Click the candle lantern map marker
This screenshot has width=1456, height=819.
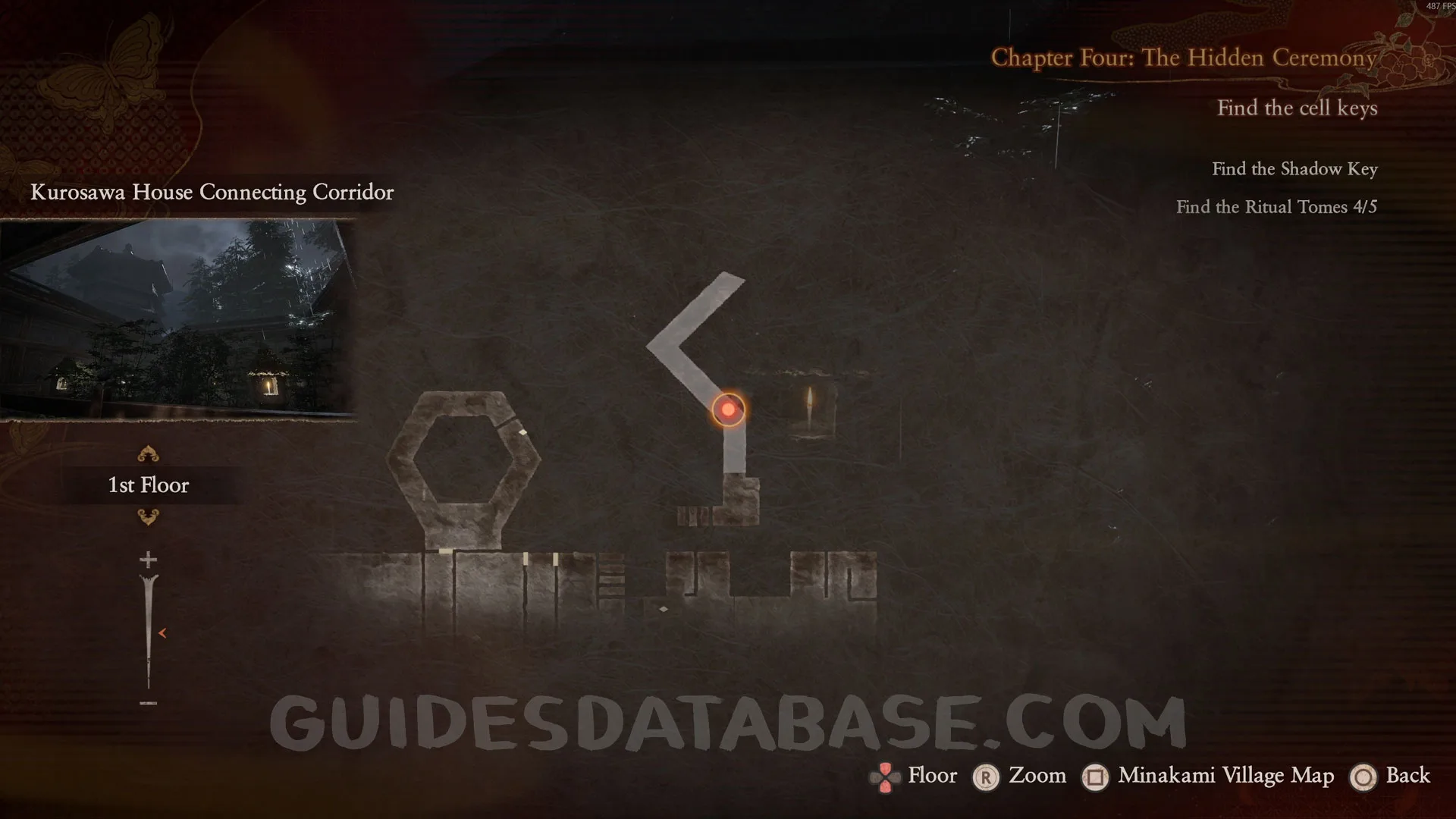point(809,410)
